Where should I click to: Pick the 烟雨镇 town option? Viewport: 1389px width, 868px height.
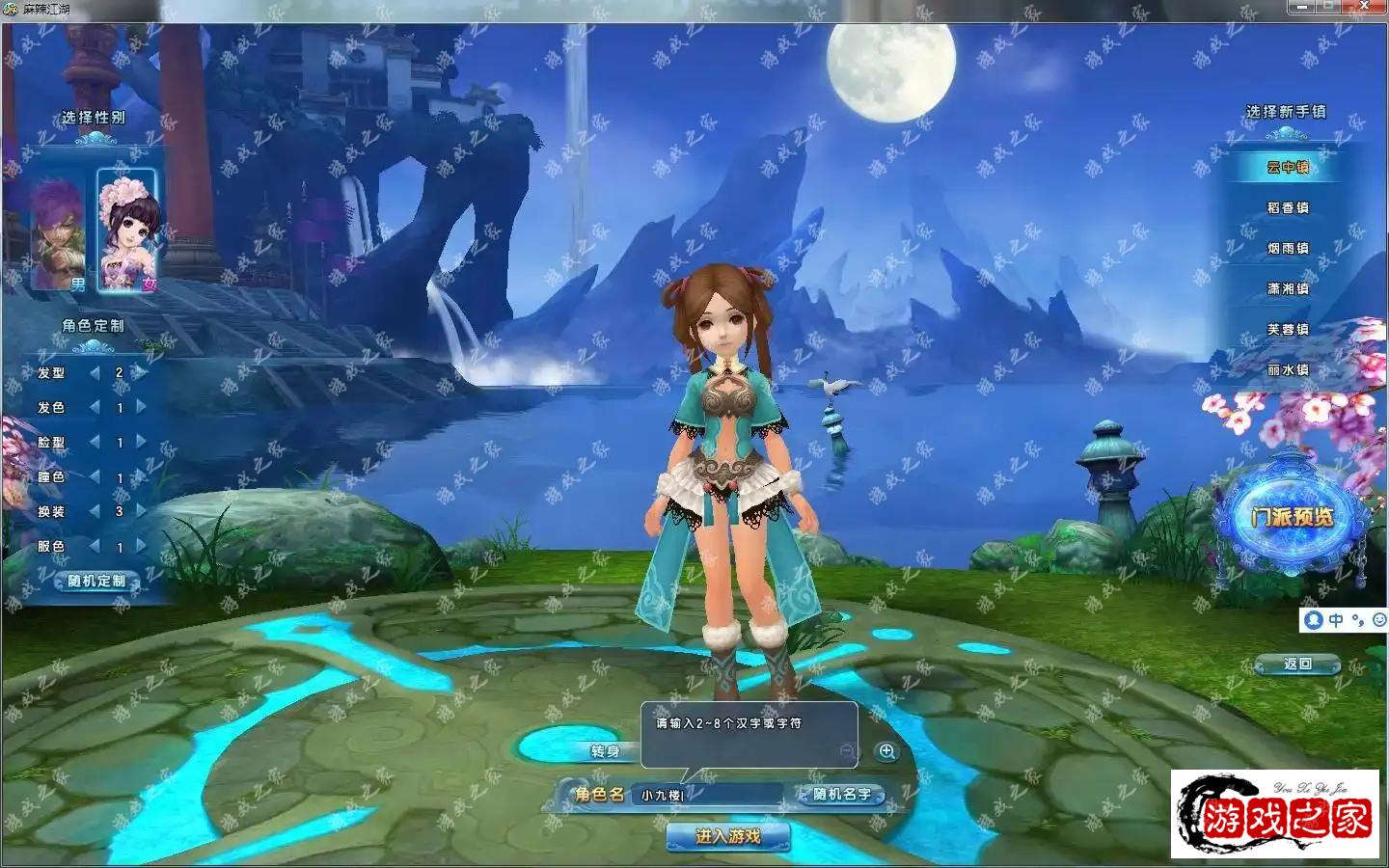click(x=1288, y=248)
